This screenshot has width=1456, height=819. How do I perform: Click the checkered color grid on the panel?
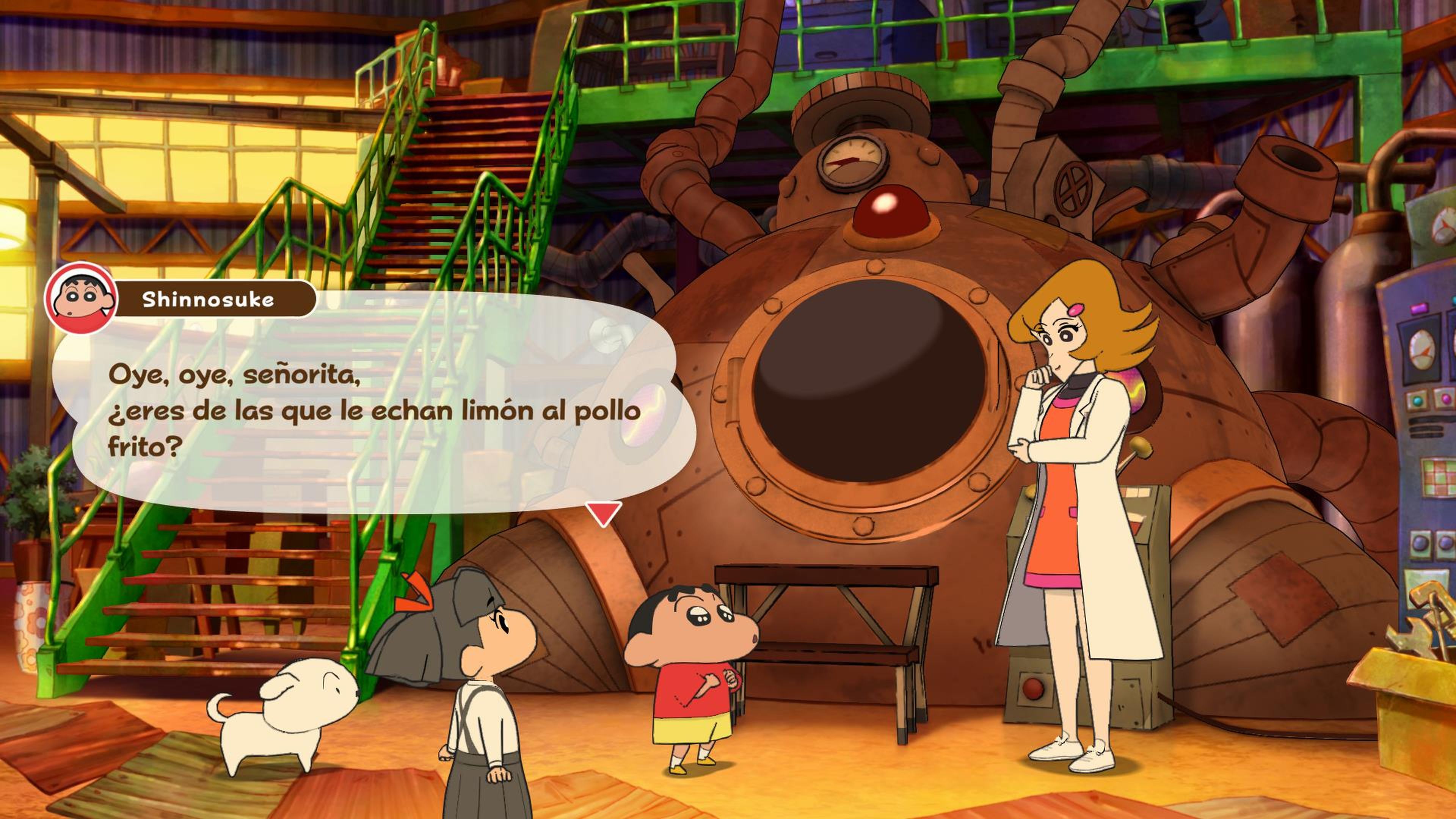pyautogui.click(x=1440, y=478)
